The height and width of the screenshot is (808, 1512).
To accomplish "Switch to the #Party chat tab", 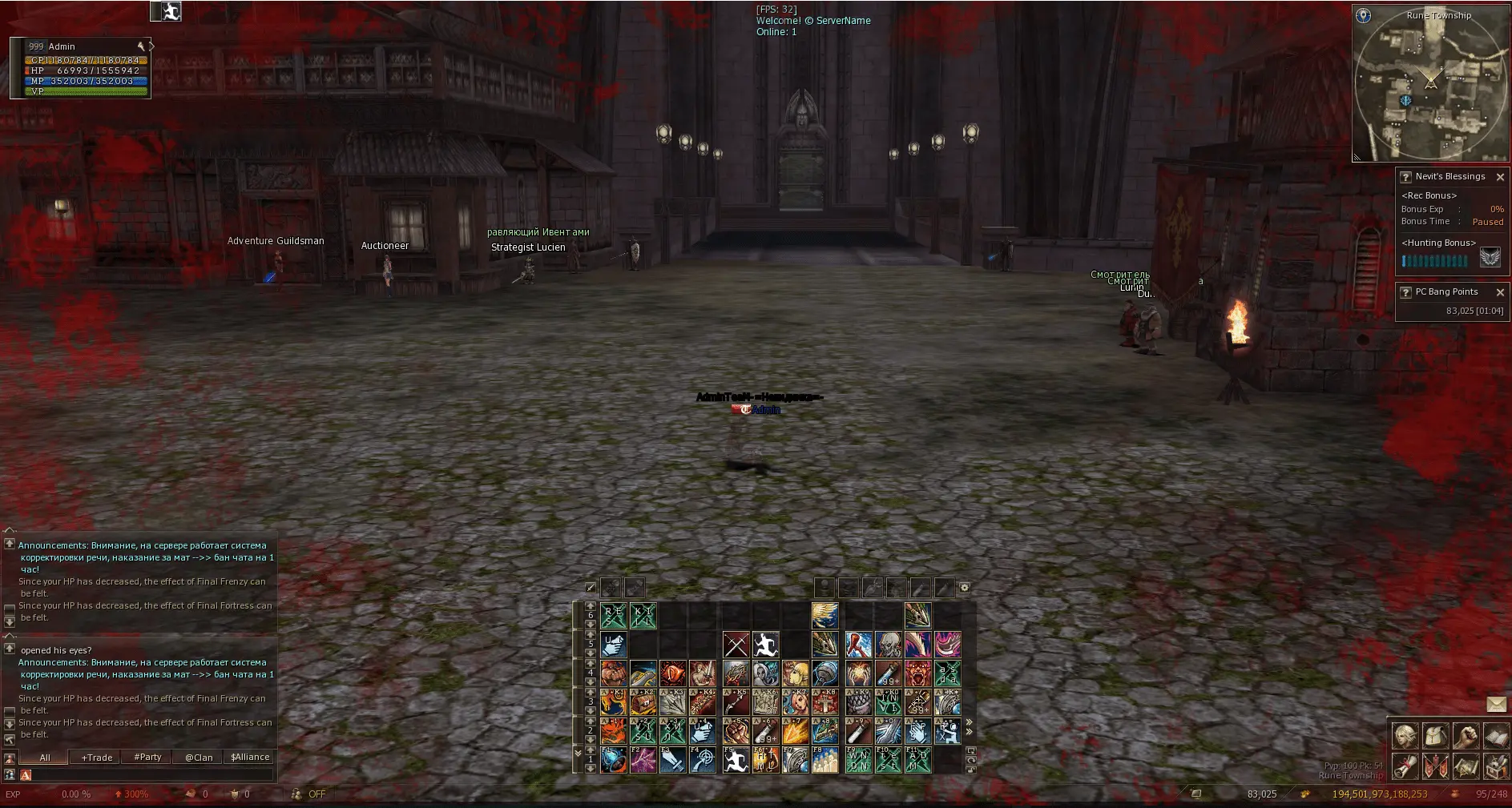I will coord(147,758).
